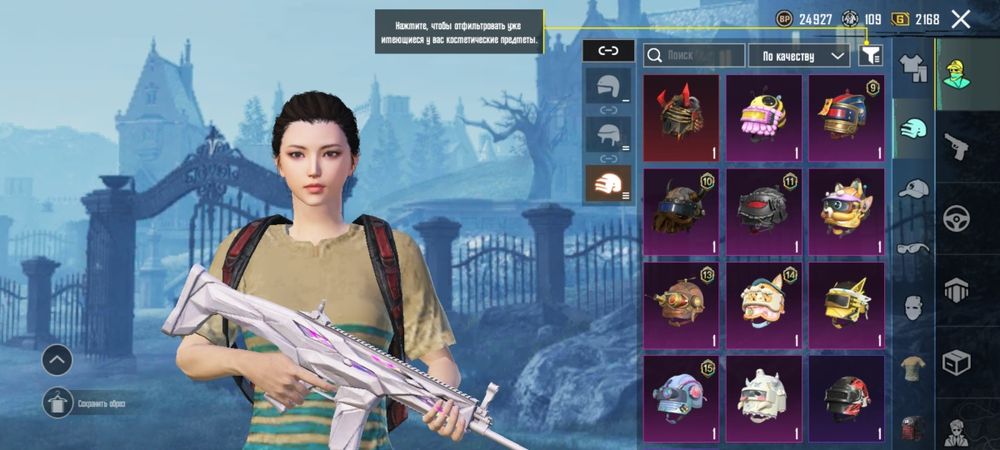Viewport: 1000px width, 450px height.
Task: Select the red-horned dark helmet skin
Action: [681, 118]
